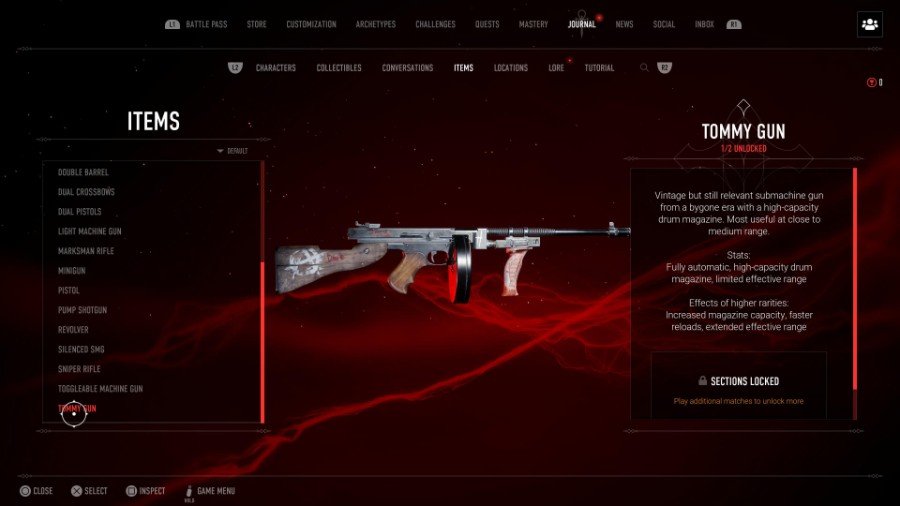The width and height of the screenshot is (900, 506).
Task: Choose Minigun from the items list
Action: click(x=72, y=271)
